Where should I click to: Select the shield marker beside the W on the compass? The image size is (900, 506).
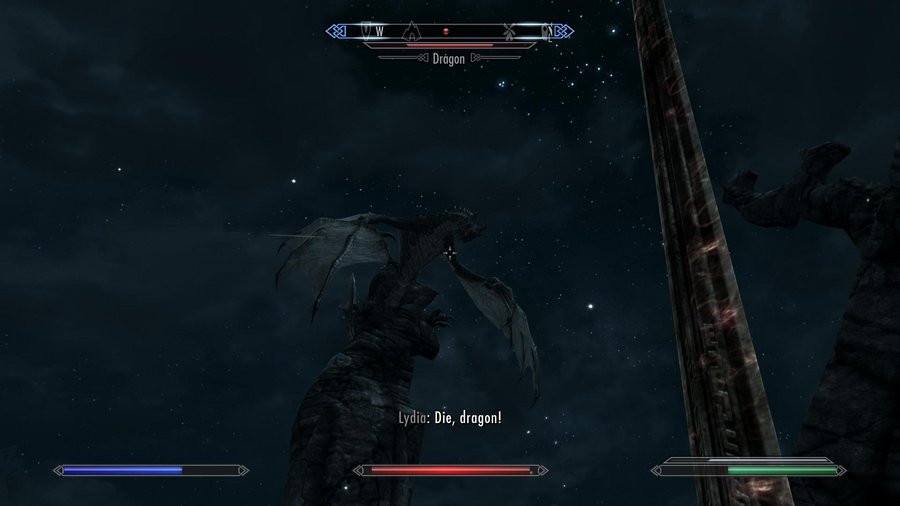367,31
